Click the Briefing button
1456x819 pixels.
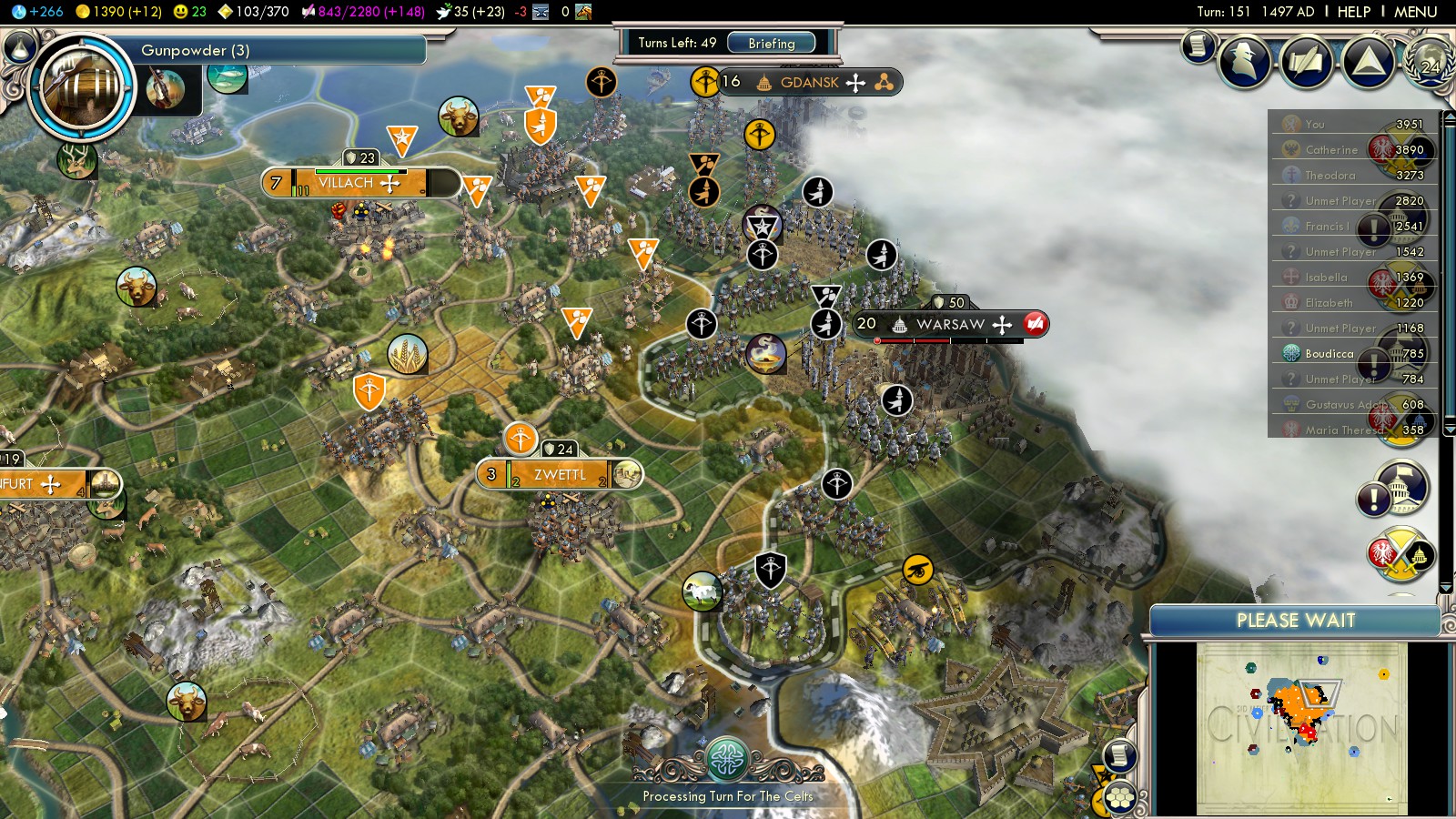click(x=771, y=43)
